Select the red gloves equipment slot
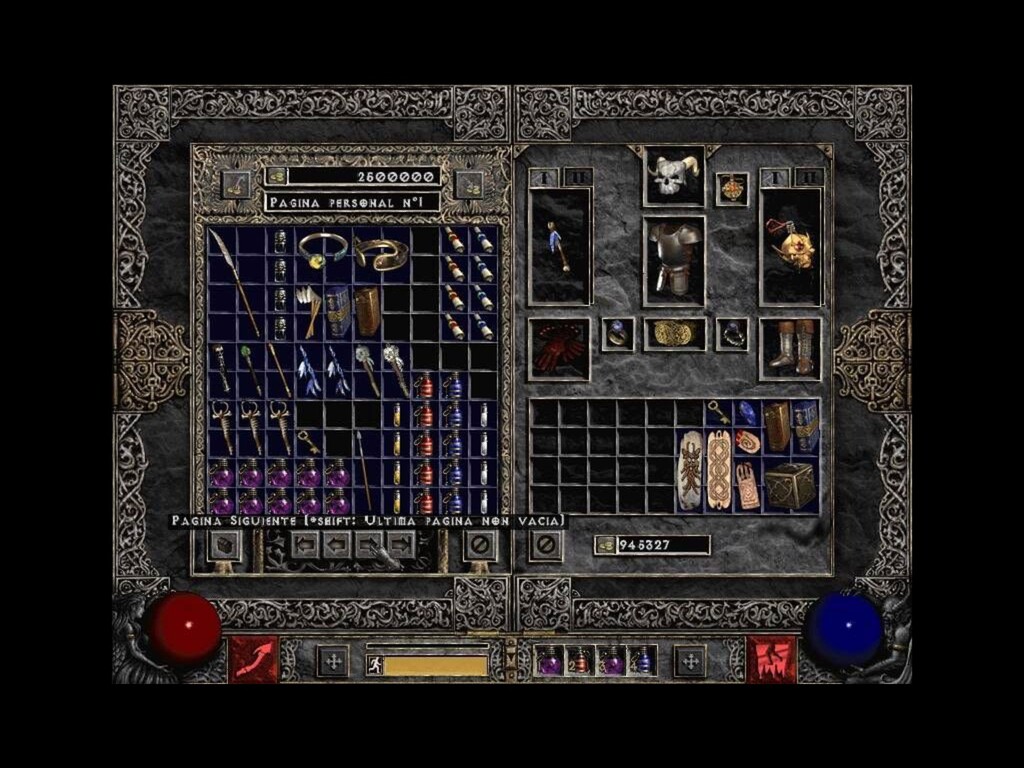Image resolution: width=1024 pixels, height=768 pixels. (x=559, y=349)
